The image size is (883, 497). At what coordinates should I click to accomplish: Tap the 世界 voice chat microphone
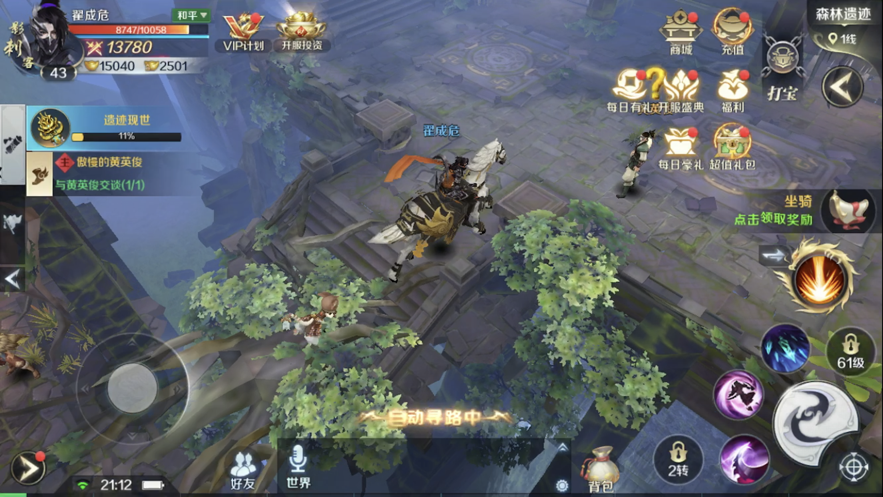point(298,464)
